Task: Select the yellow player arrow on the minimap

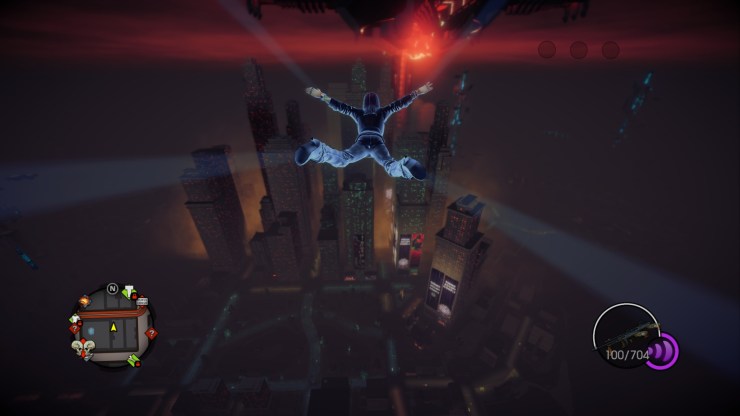Action: click(113, 327)
